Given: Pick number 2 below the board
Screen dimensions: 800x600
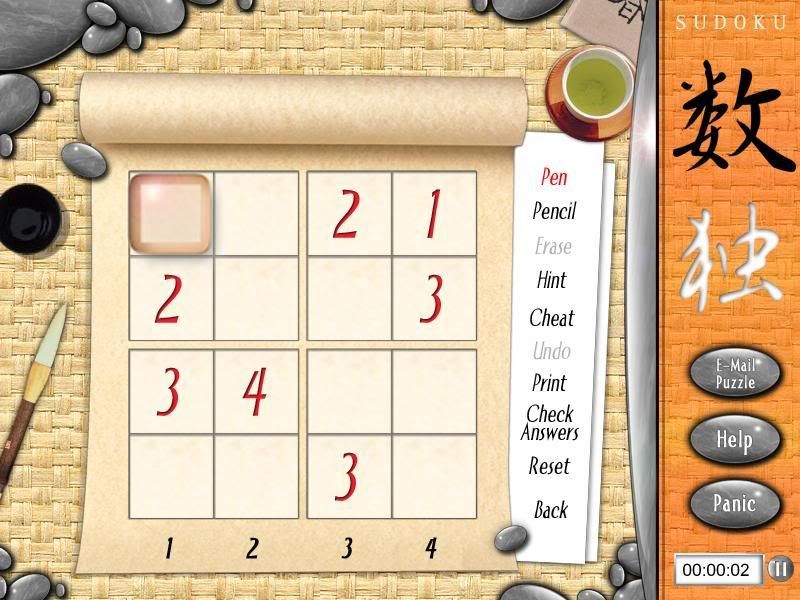Looking at the screenshot, I should click(x=253, y=548).
